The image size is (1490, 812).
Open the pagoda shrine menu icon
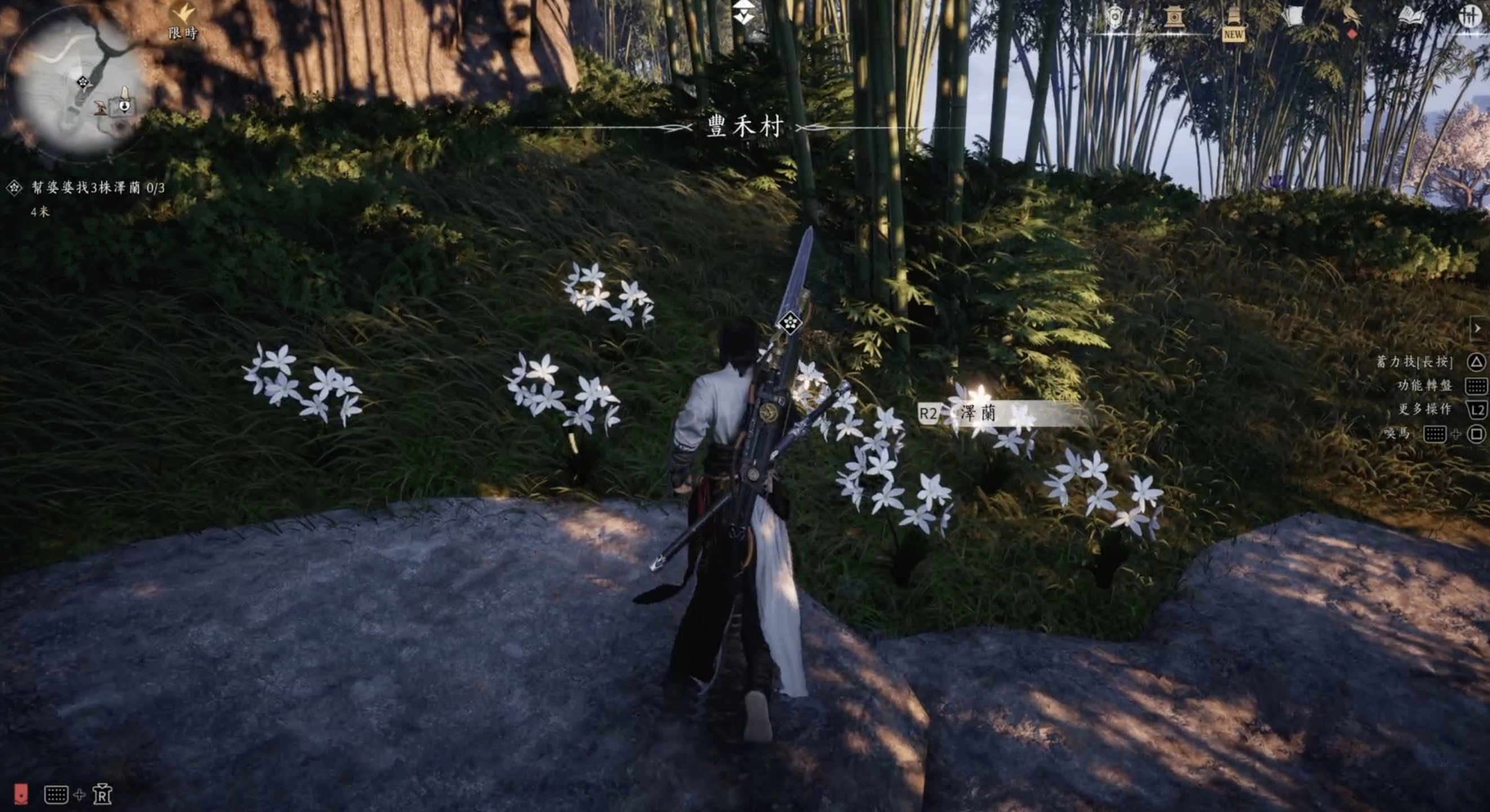click(1174, 17)
